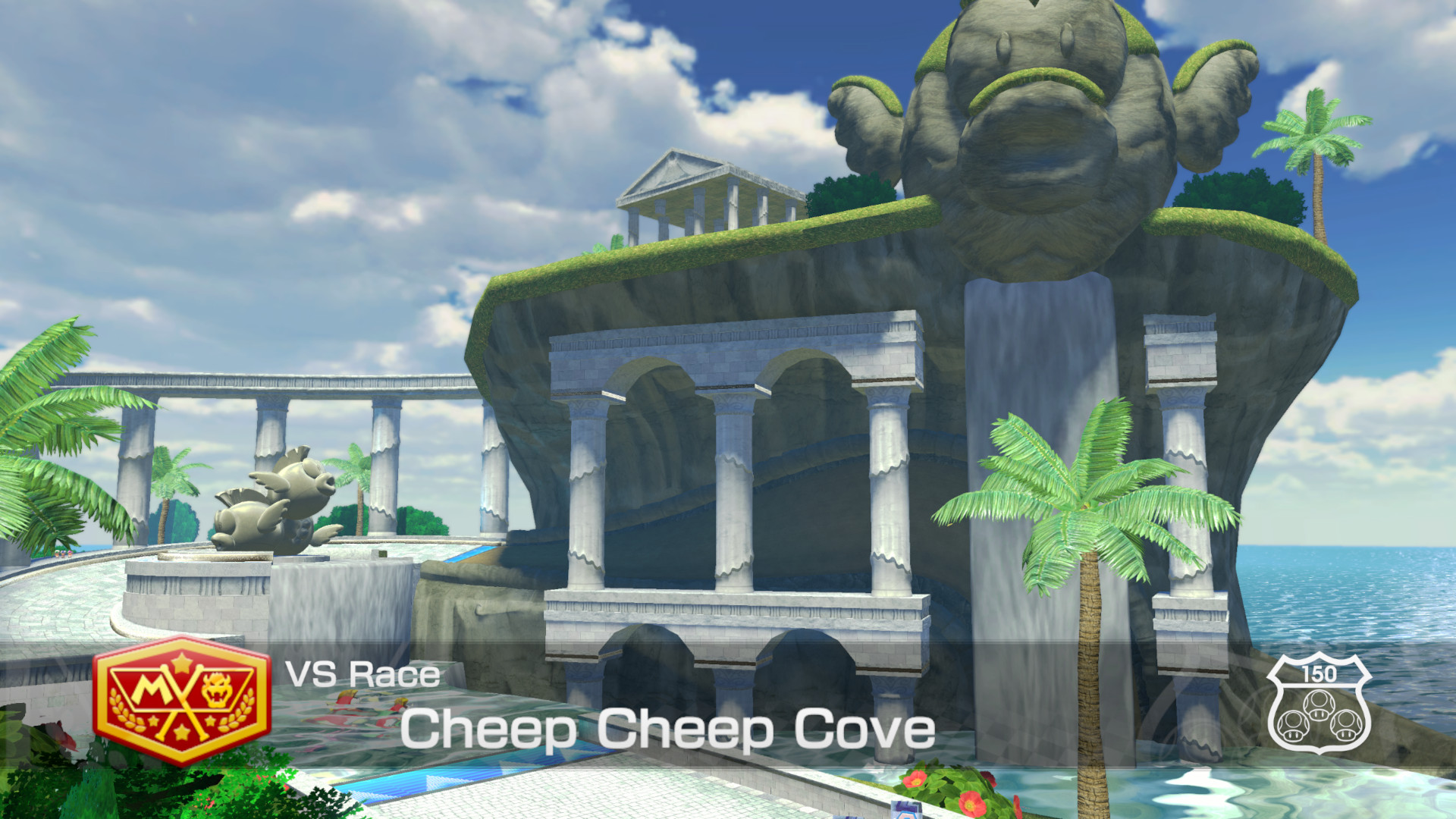Image resolution: width=1456 pixels, height=819 pixels.
Task: Click the Bowser head on the VS emblem
Action: [217, 689]
